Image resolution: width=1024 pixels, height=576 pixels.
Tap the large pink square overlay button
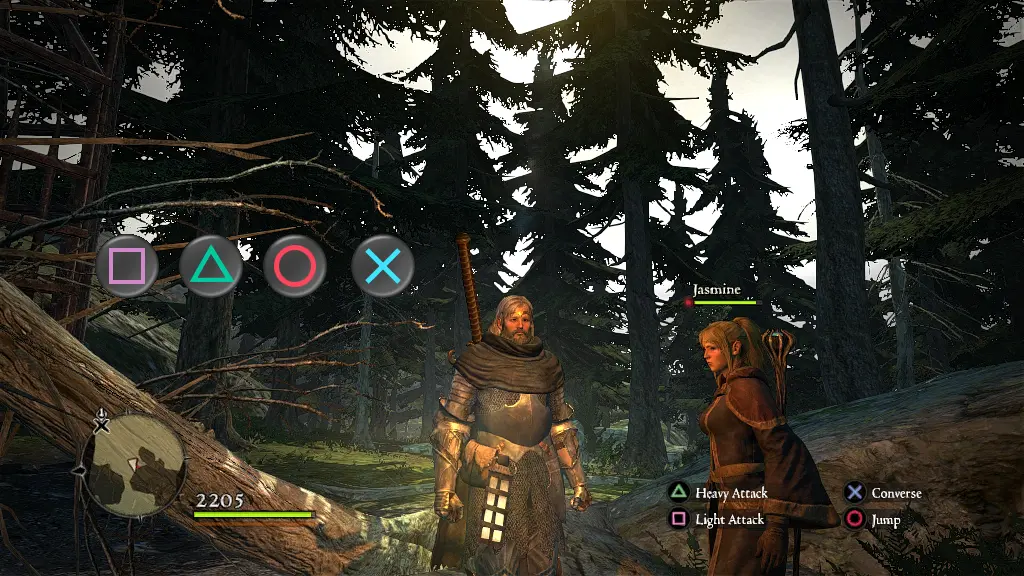(x=127, y=265)
